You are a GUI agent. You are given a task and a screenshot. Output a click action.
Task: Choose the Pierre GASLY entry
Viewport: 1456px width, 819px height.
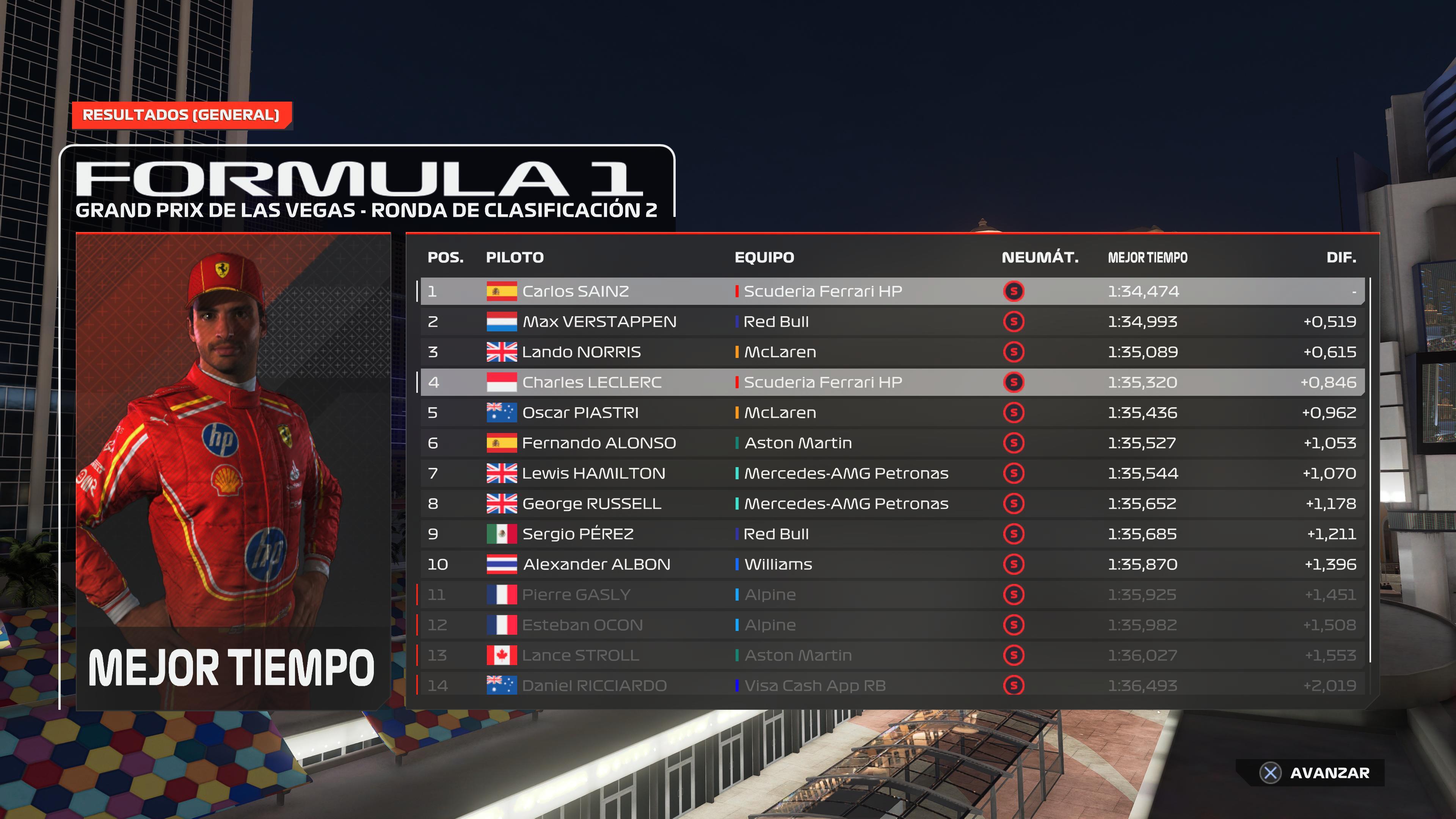(x=892, y=595)
